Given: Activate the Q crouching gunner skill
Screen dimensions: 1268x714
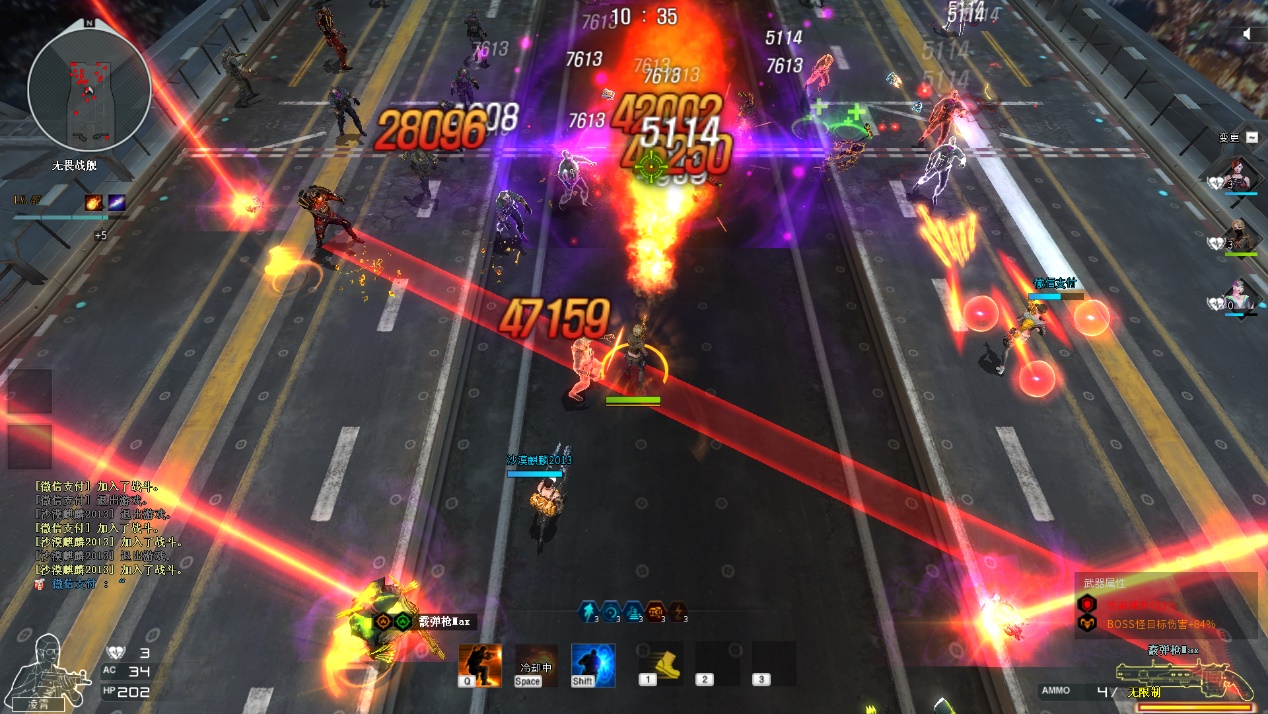Looking at the screenshot, I should 480,665.
